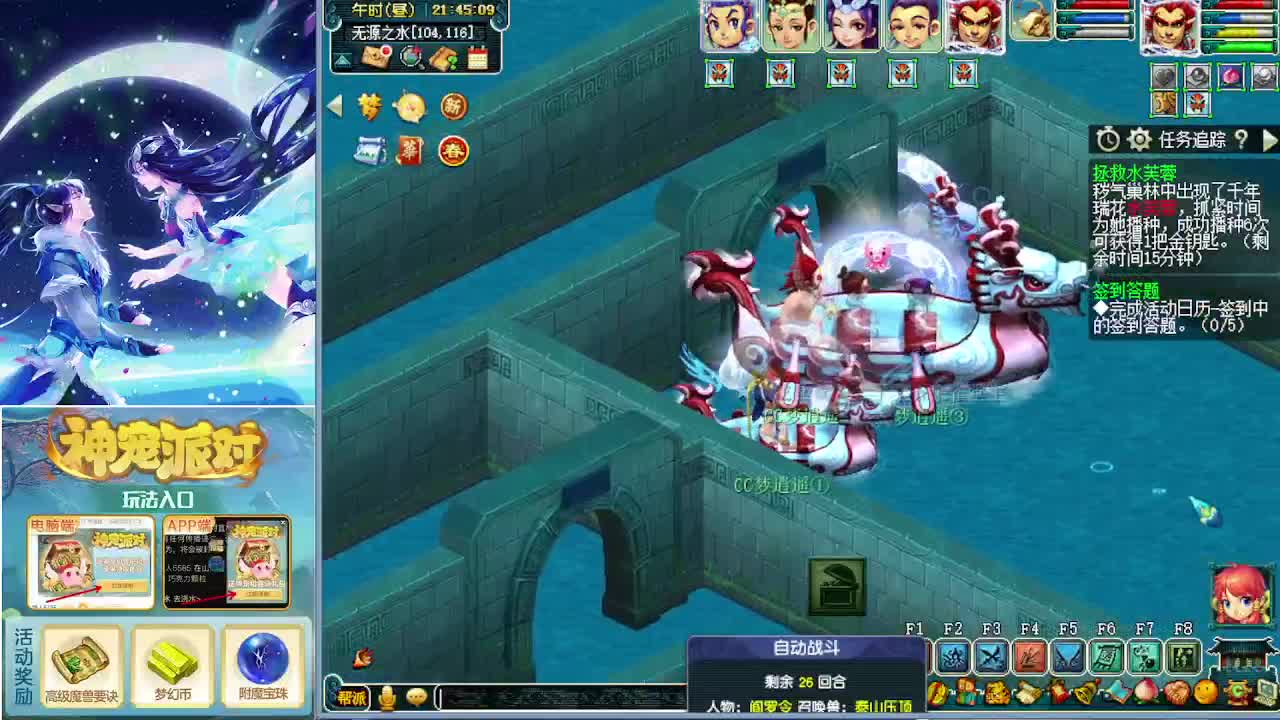Click the F6 scroll skill icon
This screenshot has width=1280, height=720.
(1106, 655)
